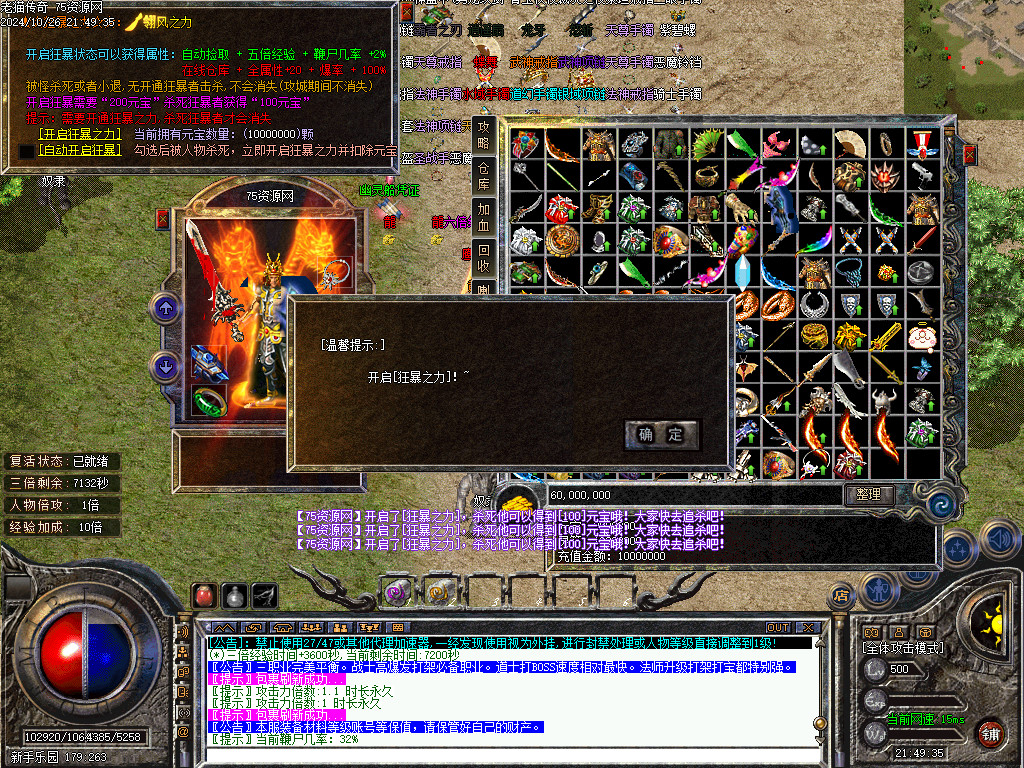1024x768 pixels.
Task: Open the 回收 recycle tab
Action: point(484,251)
